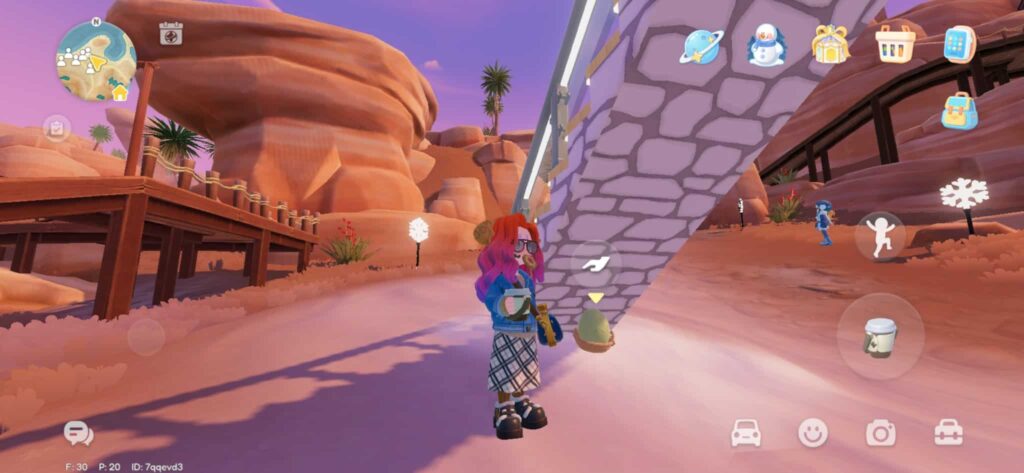This screenshot has width=1024, height=473.
Task: Open the smartwatch menu
Action: point(959,45)
